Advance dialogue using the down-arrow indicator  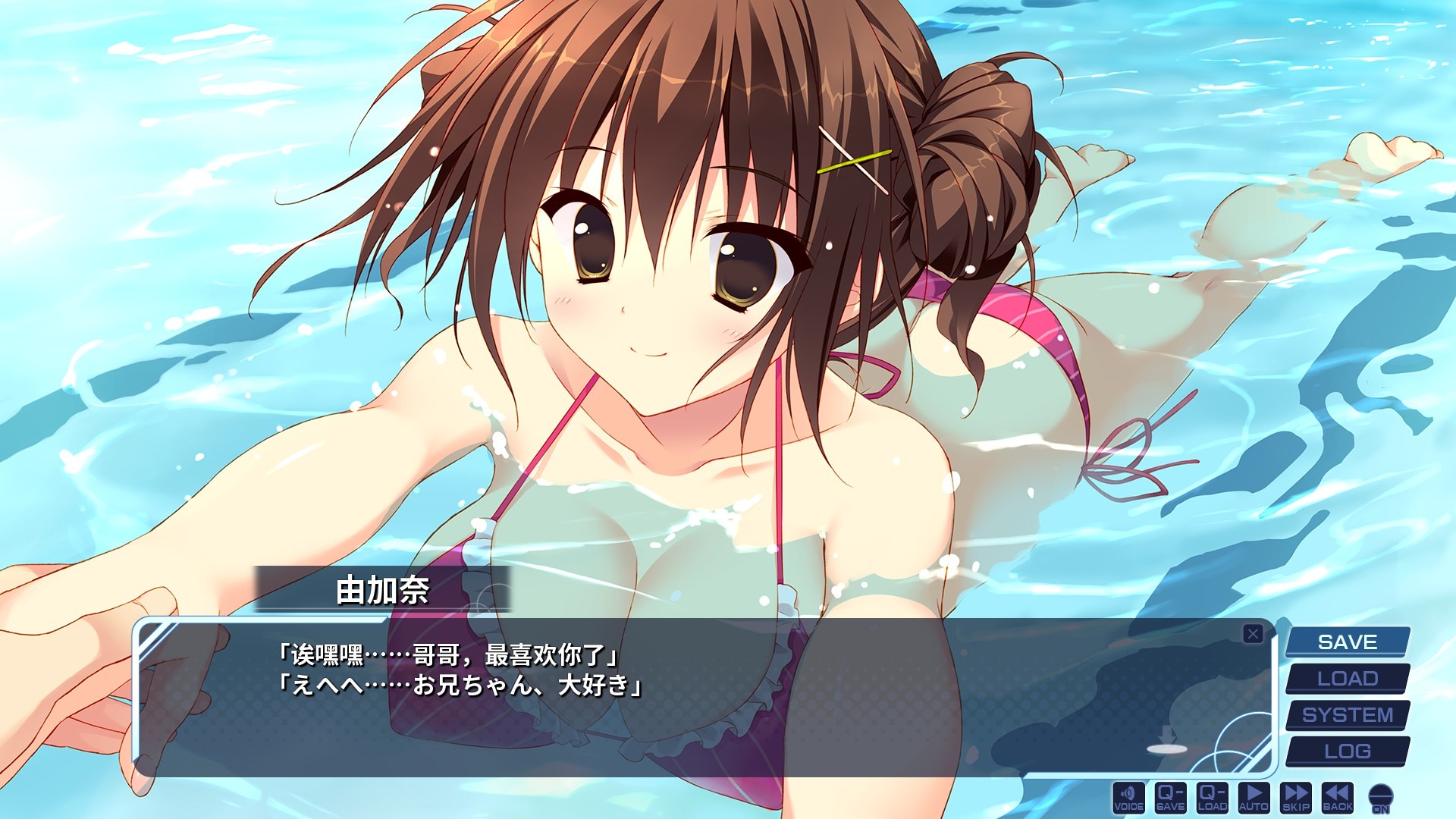click(1166, 740)
